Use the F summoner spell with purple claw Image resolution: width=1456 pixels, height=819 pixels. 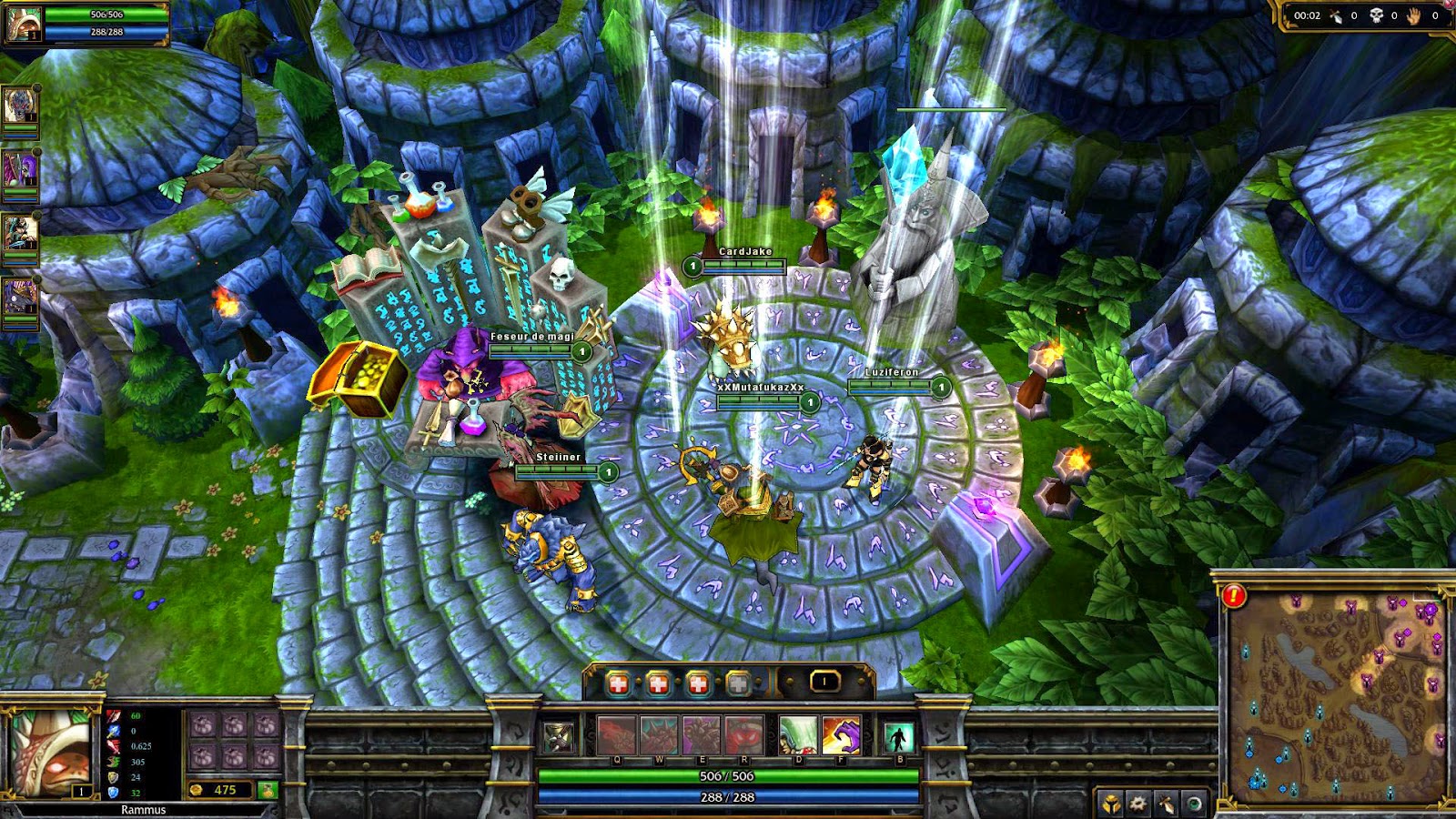[841, 735]
